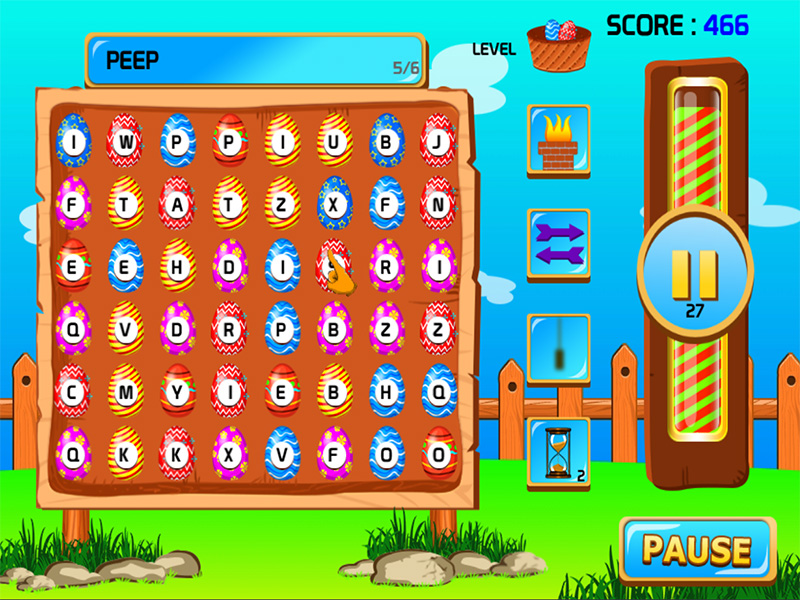Select the blurred pendulum power-up icon
This screenshot has width=800, height=600.
558,349
